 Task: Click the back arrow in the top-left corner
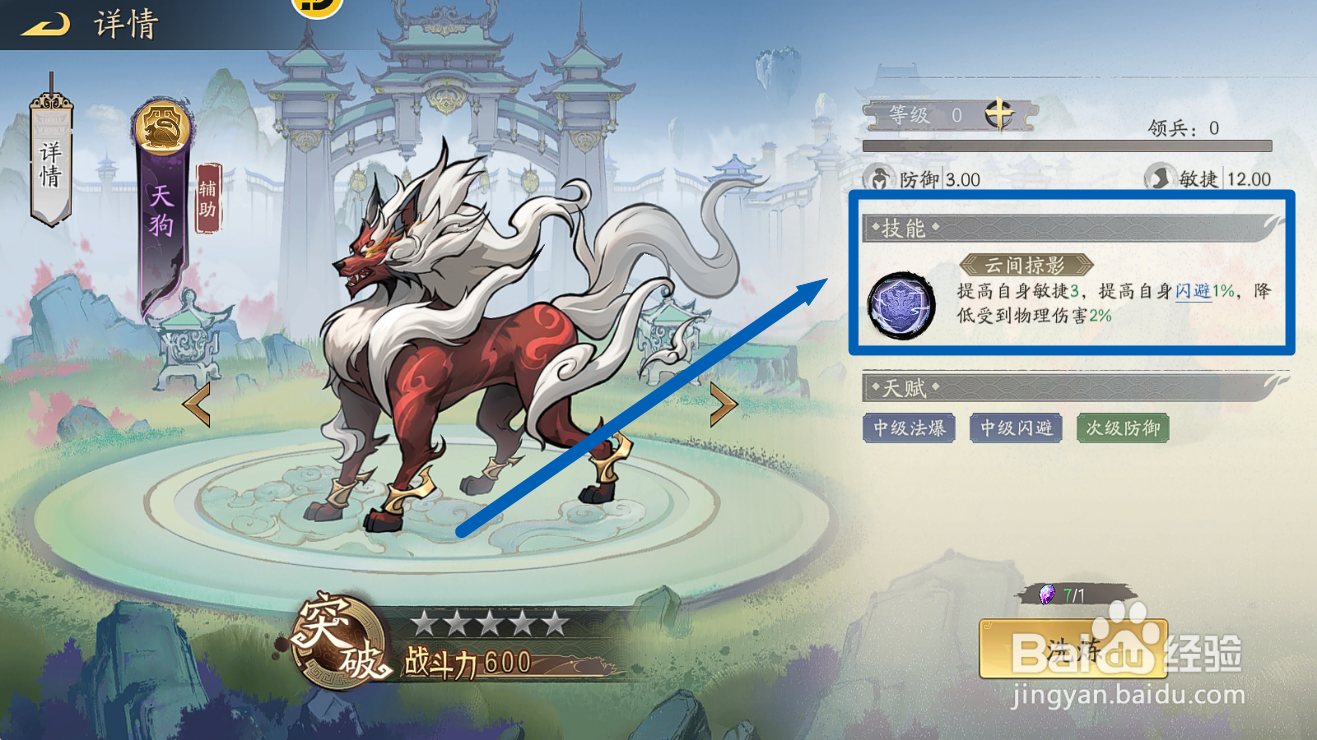pyautogui.click(x=42, y=24)
